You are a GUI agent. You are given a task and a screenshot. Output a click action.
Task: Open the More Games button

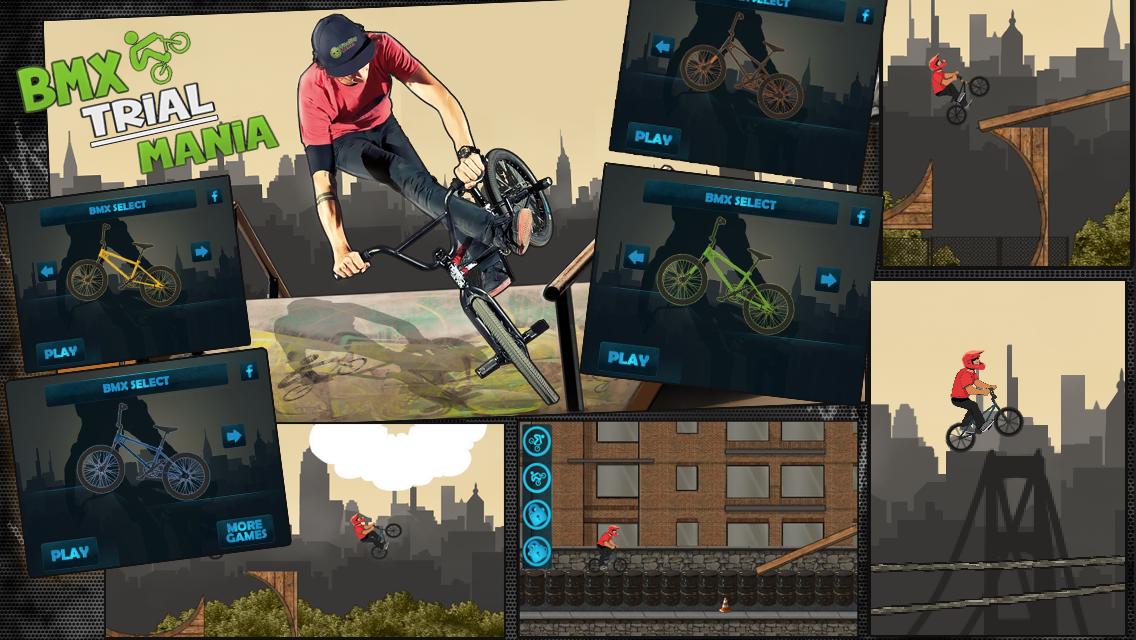point(244,530)
